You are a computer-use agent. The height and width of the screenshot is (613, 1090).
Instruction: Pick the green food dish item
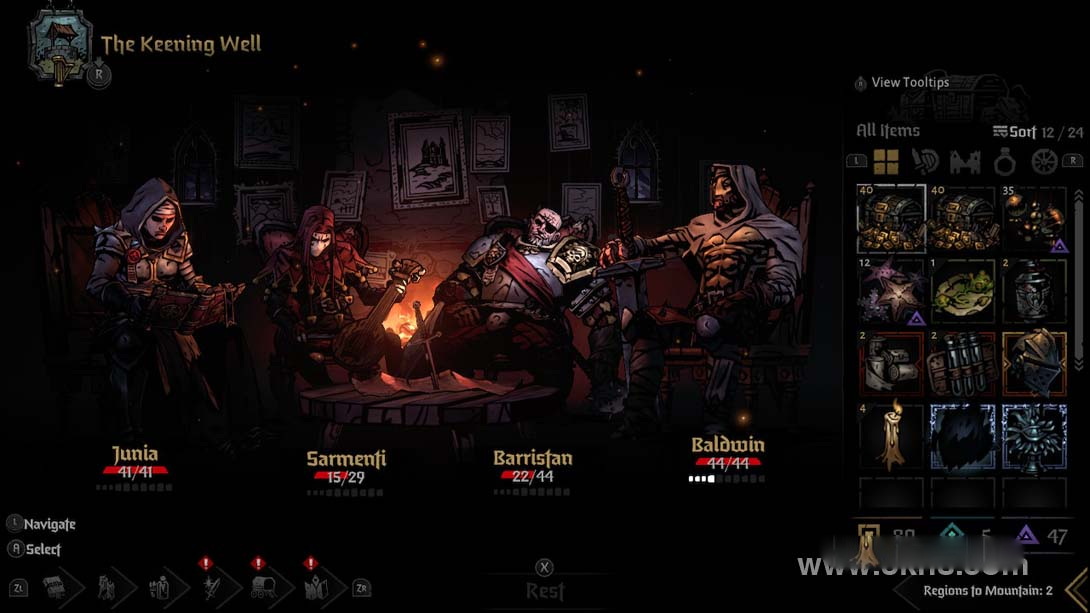click(962, 292)
